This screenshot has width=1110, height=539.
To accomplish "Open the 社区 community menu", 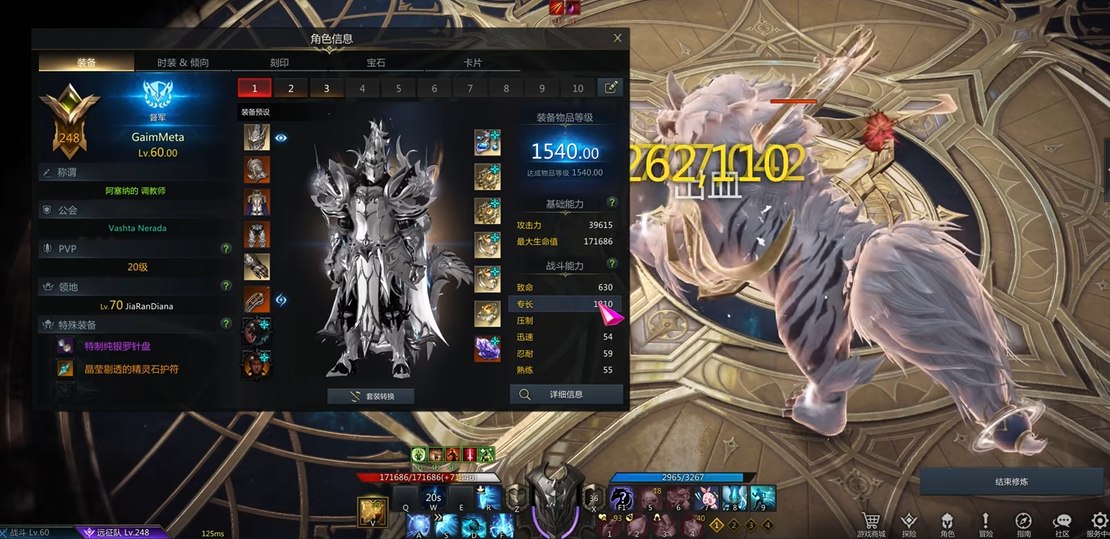I will tap(1062, 525).
